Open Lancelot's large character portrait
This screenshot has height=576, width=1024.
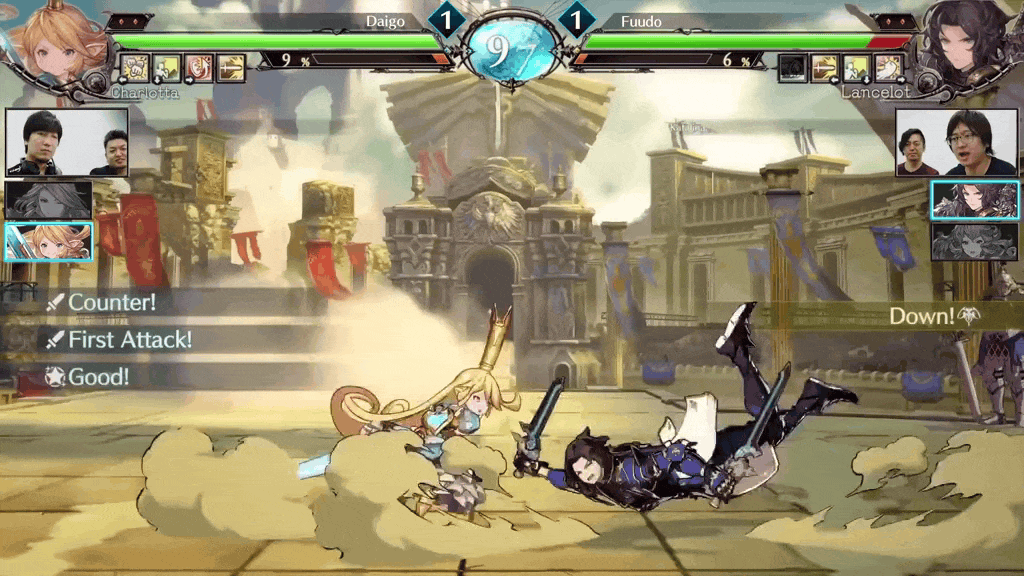(x=968, y=45)
